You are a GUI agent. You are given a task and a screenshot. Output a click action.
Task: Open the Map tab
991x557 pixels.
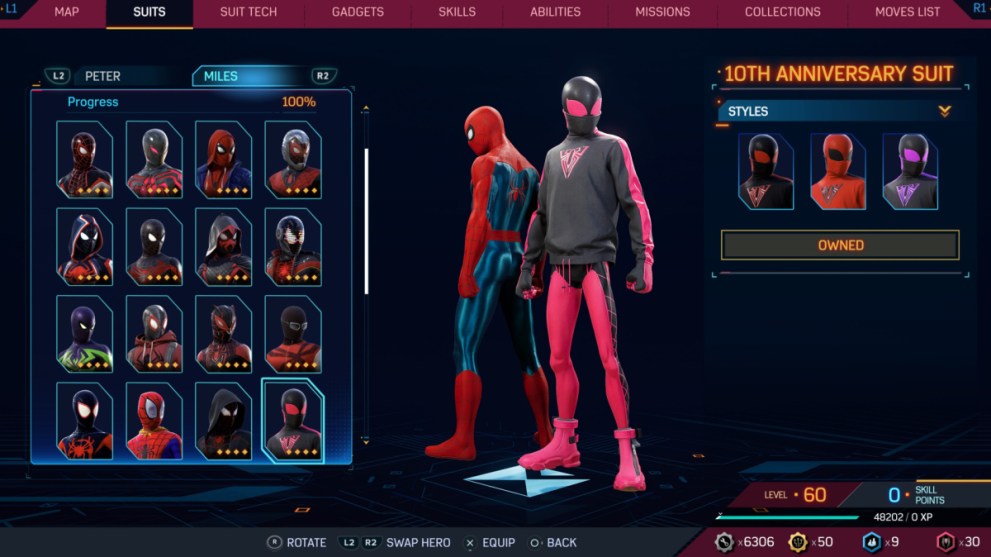[x=66, y=12]
